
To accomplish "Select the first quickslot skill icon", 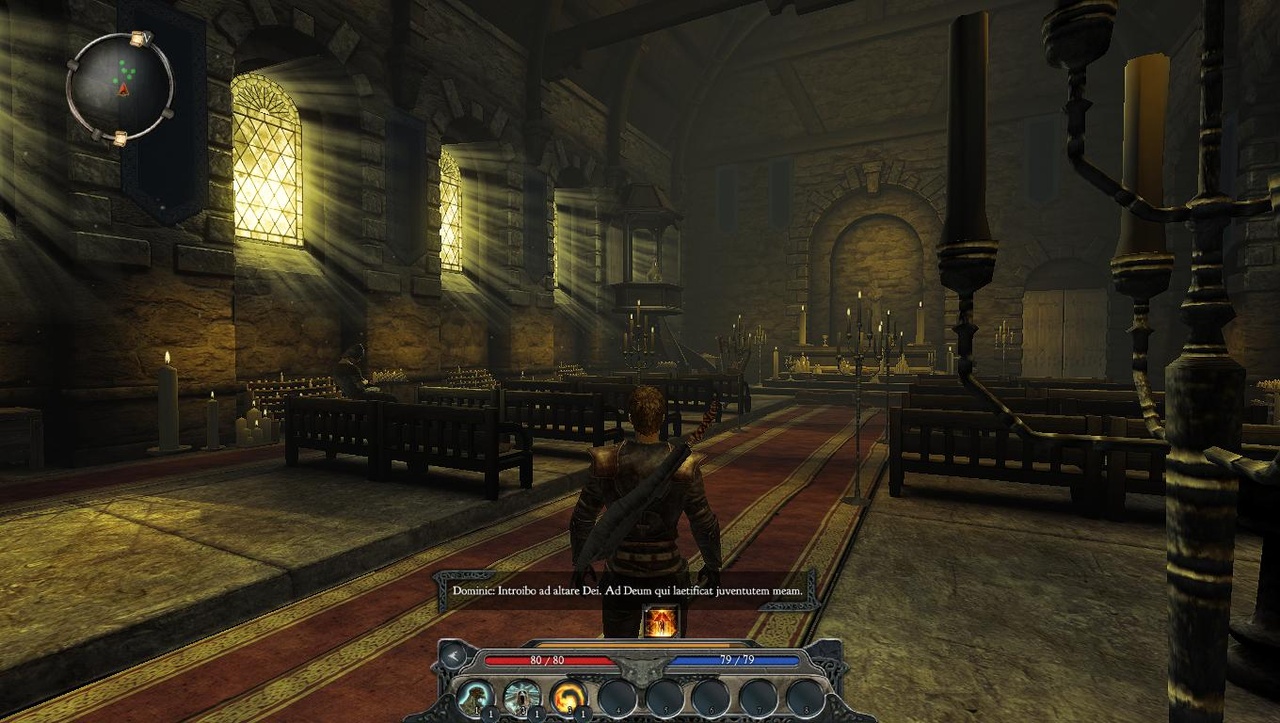I will (476, 696).
